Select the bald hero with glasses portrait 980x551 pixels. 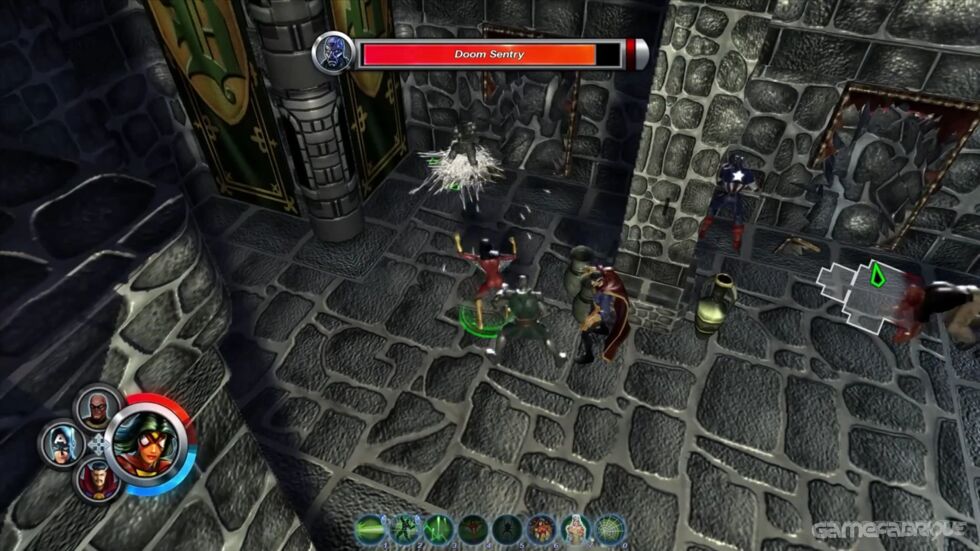(97, 407)
